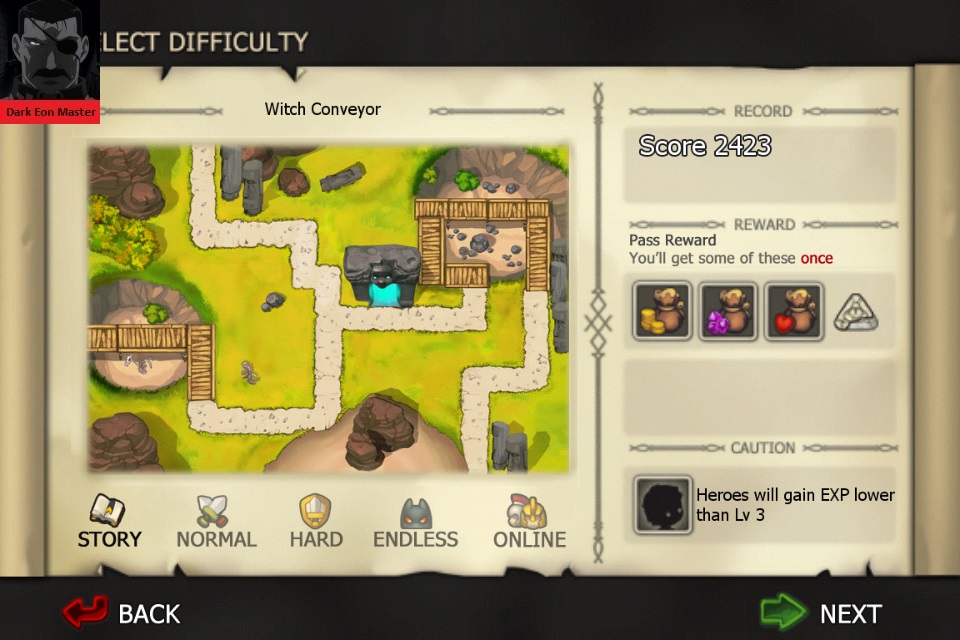Select the Online mode option
The height and width of the screenshot is (640, 960).
tap(529, 522)
